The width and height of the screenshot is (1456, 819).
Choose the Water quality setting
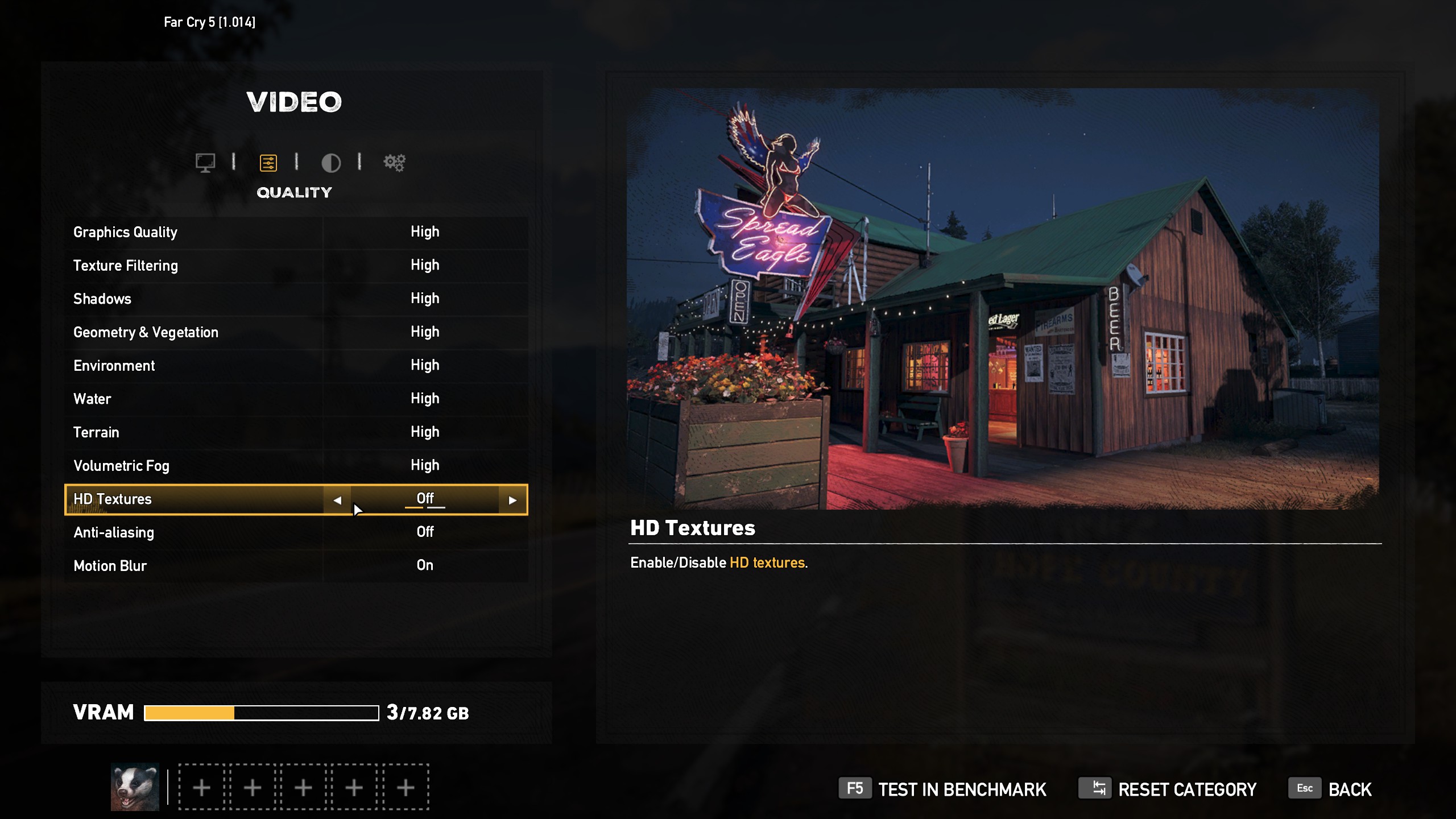tap(296, 399)
